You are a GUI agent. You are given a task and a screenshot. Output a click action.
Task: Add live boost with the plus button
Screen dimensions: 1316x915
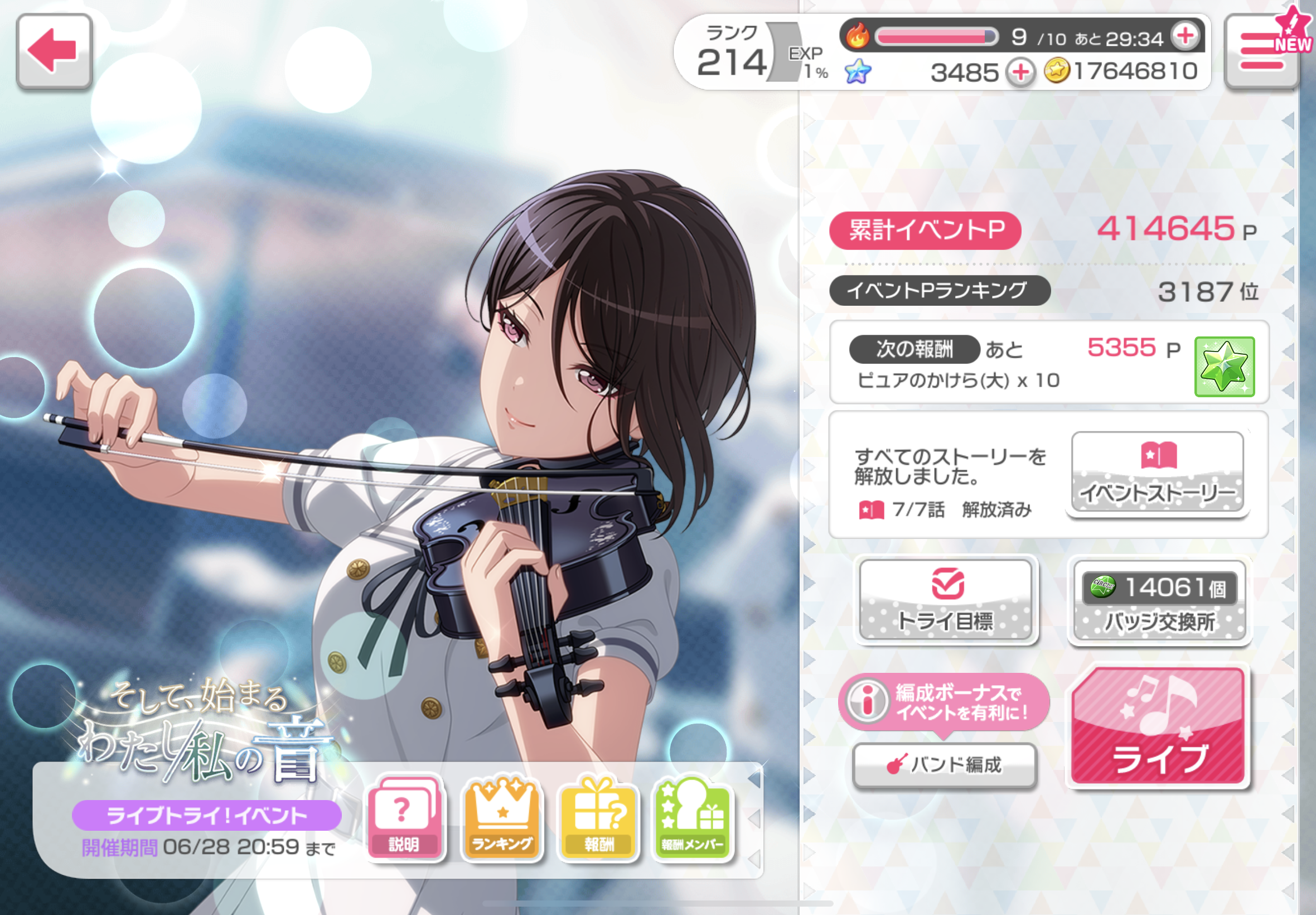[1186, 36]
